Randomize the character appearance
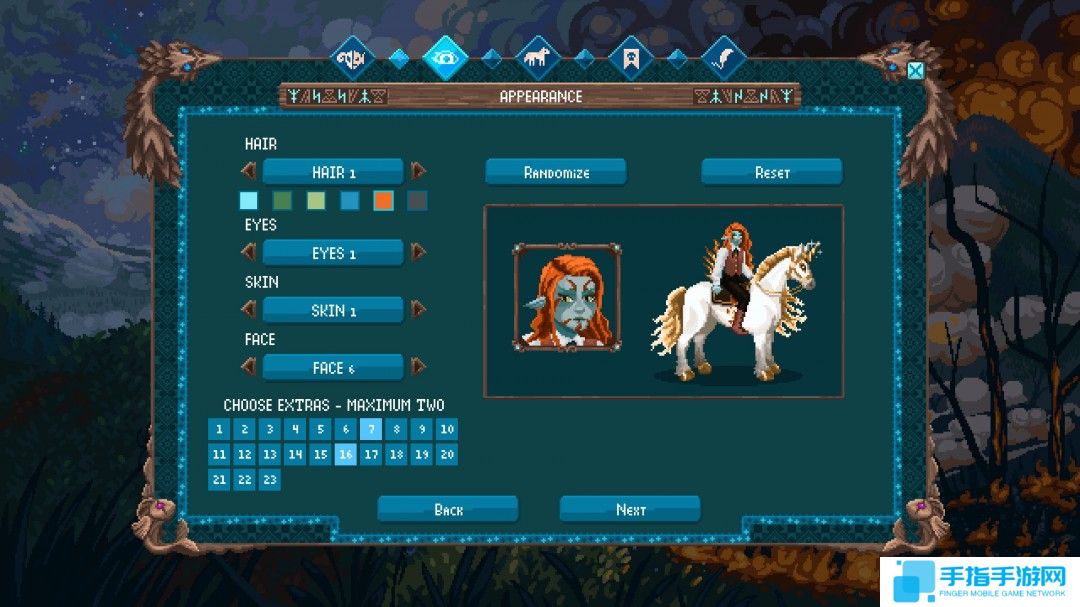This screenshot has height=607, width=1080. [x=556, y=172]
